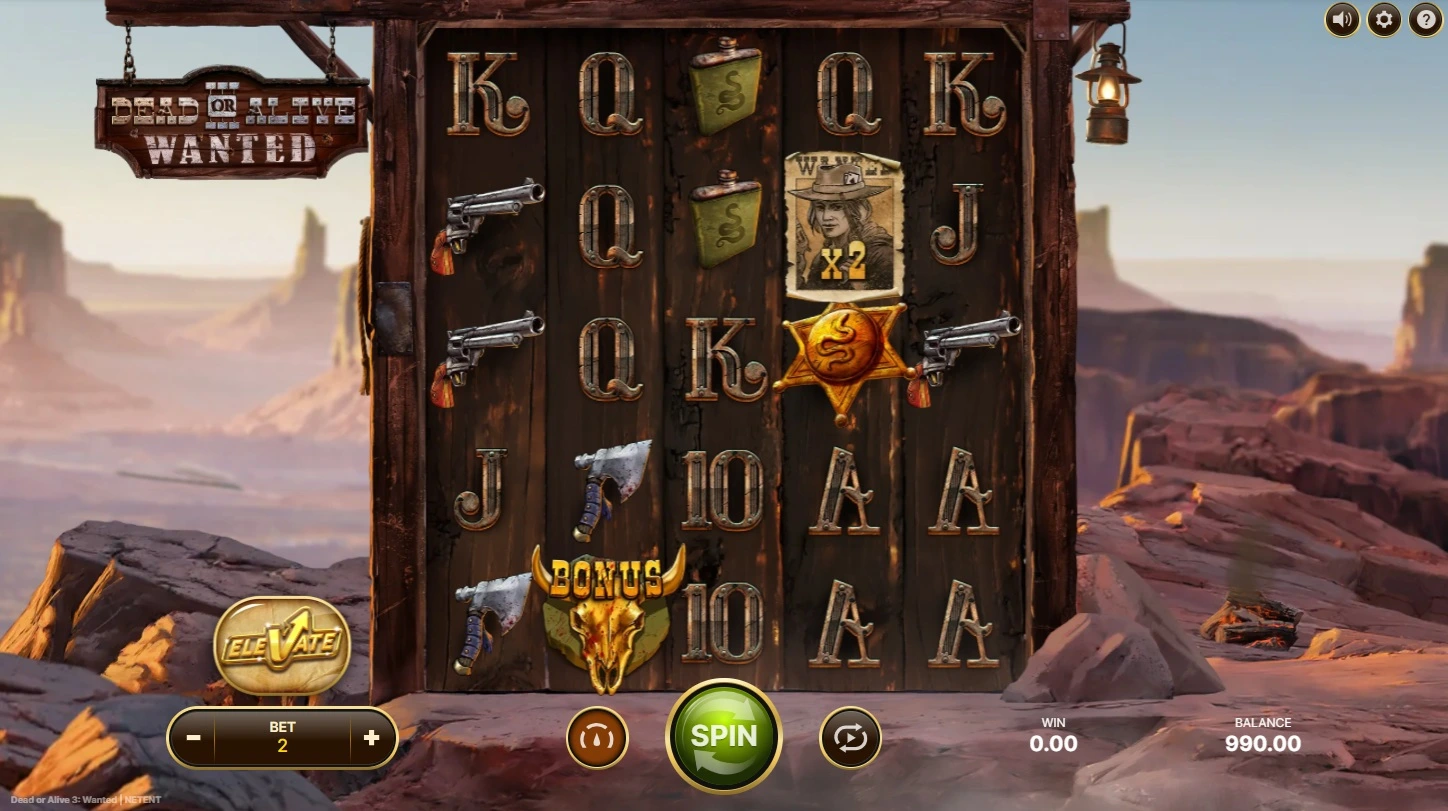Image resolution: width=1448 pixels, height=811 pixels.
Task: Open the autoplay circular arrows button
Action: tap(850, 738)
